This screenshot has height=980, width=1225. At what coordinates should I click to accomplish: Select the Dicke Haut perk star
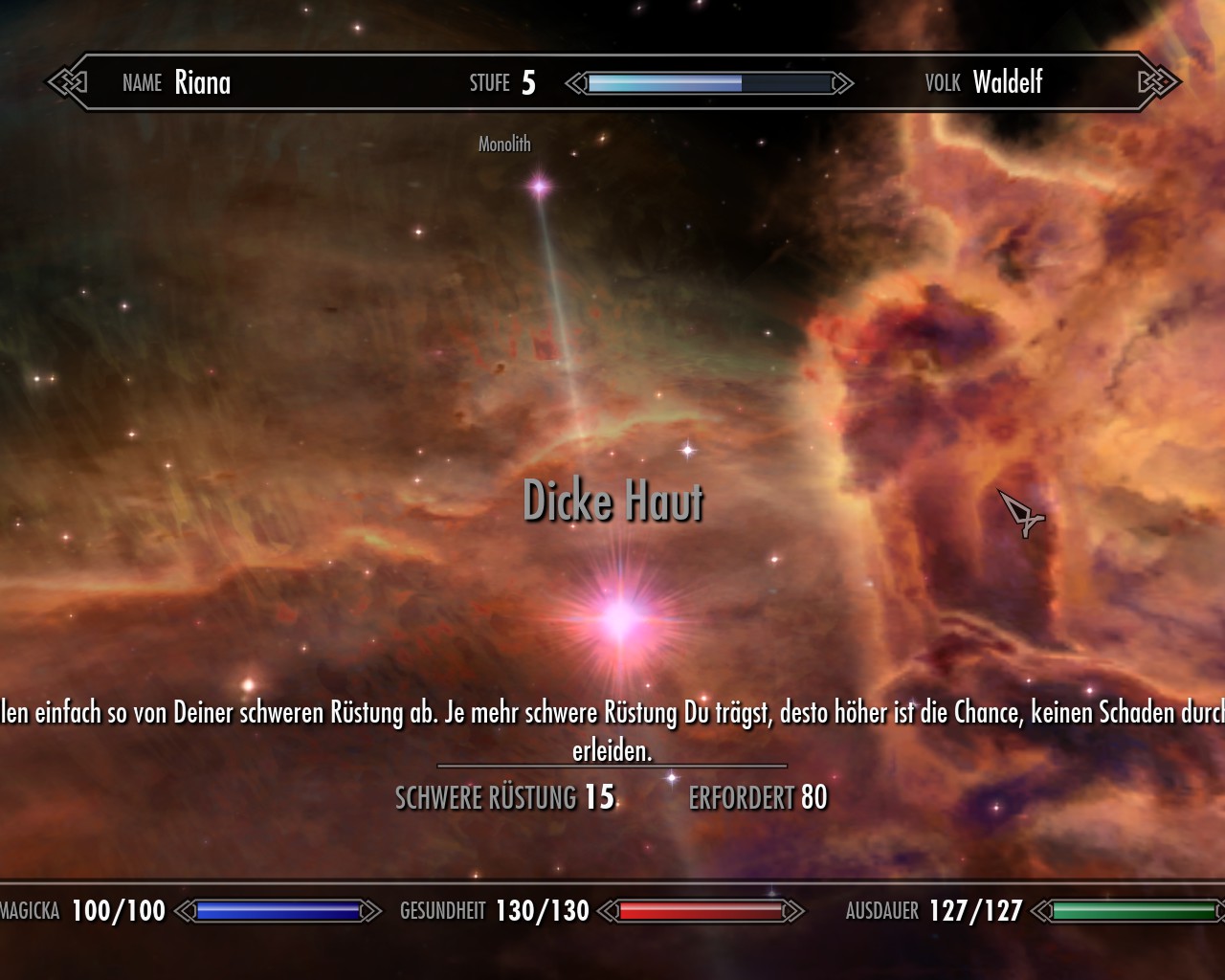pos(620,619)
